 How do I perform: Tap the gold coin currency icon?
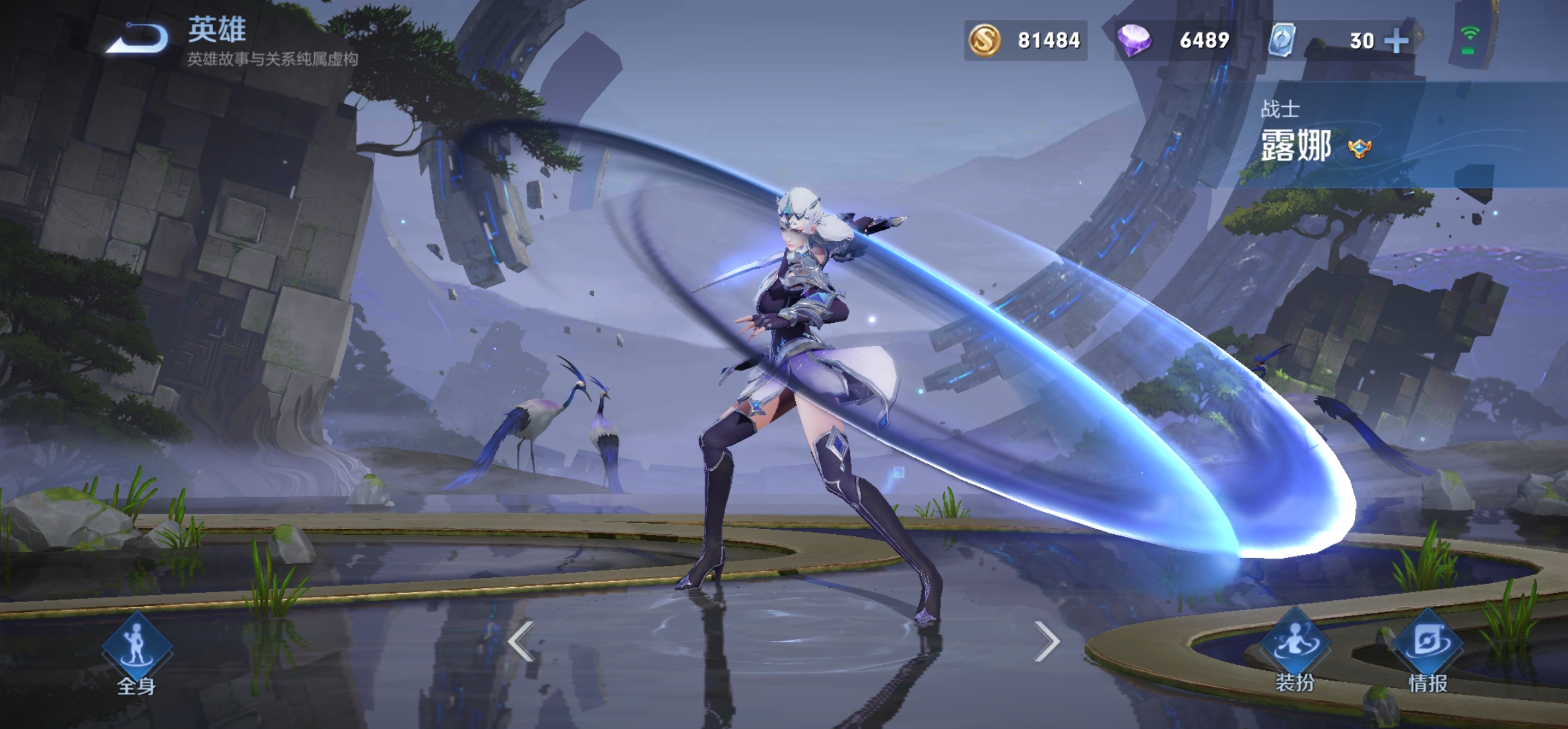(985, 40)
